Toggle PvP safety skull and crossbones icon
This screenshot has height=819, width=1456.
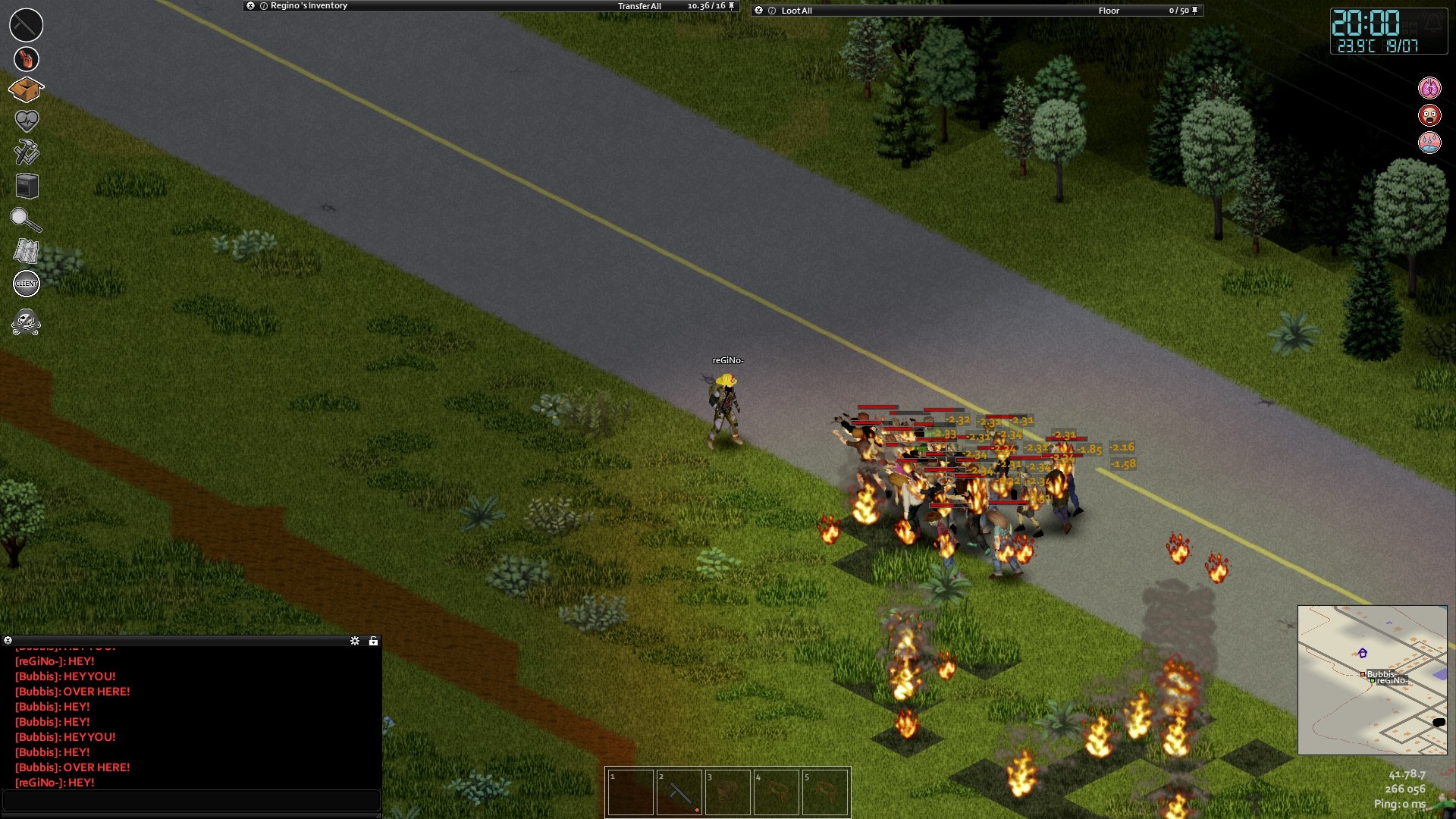[x=26, y=322]
